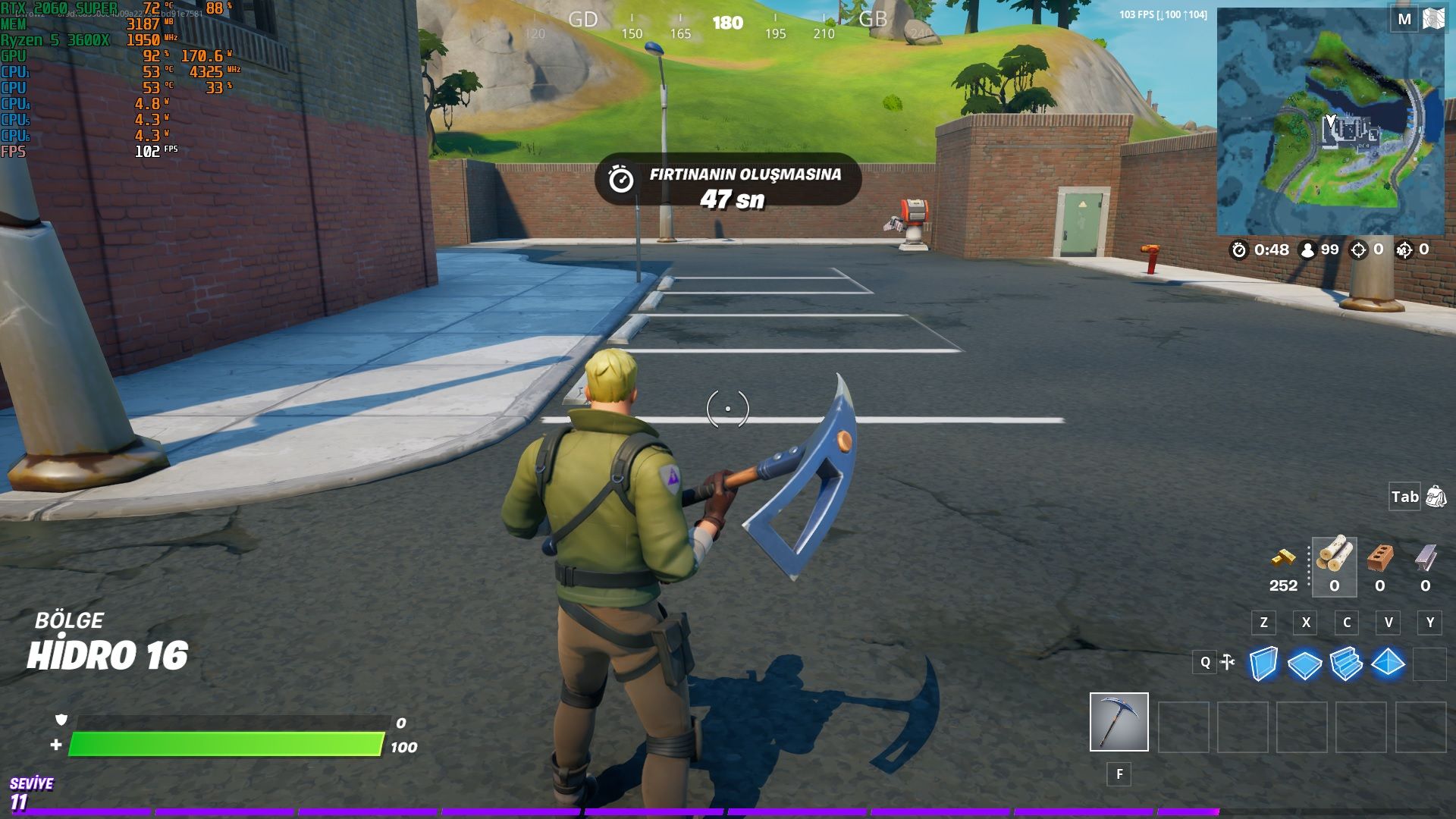1456x819 pixels.
Task: Open the full map icon beside M
Action: pos(1433,19)
